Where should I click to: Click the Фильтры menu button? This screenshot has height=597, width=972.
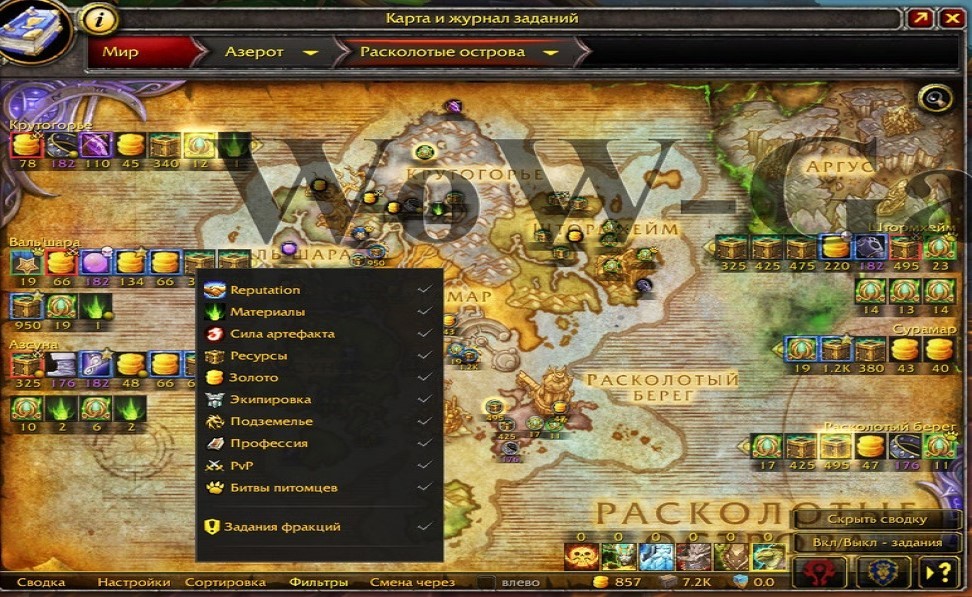318,582
